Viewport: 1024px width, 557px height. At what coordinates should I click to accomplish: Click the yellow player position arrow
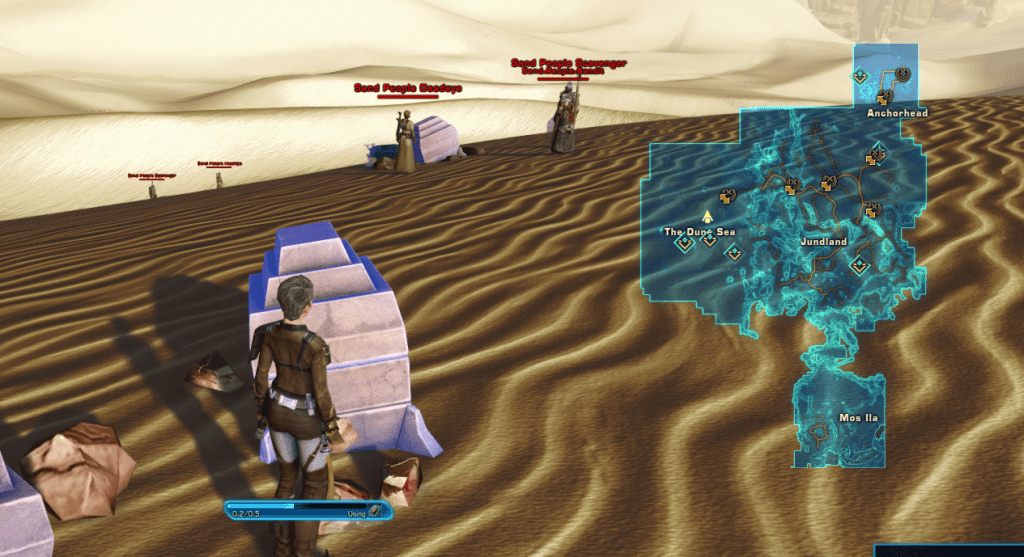(x=707, y=215)
